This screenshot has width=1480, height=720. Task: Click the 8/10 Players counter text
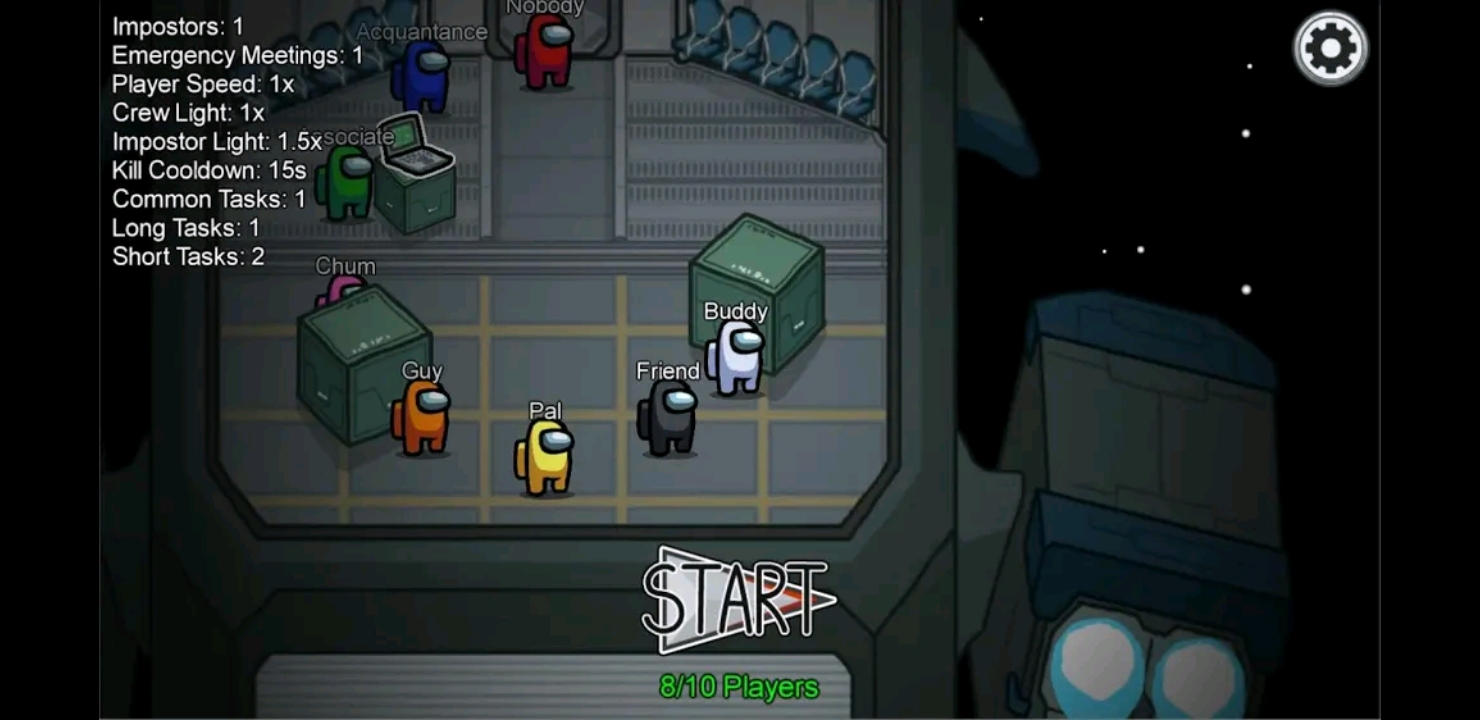[740, 687]
